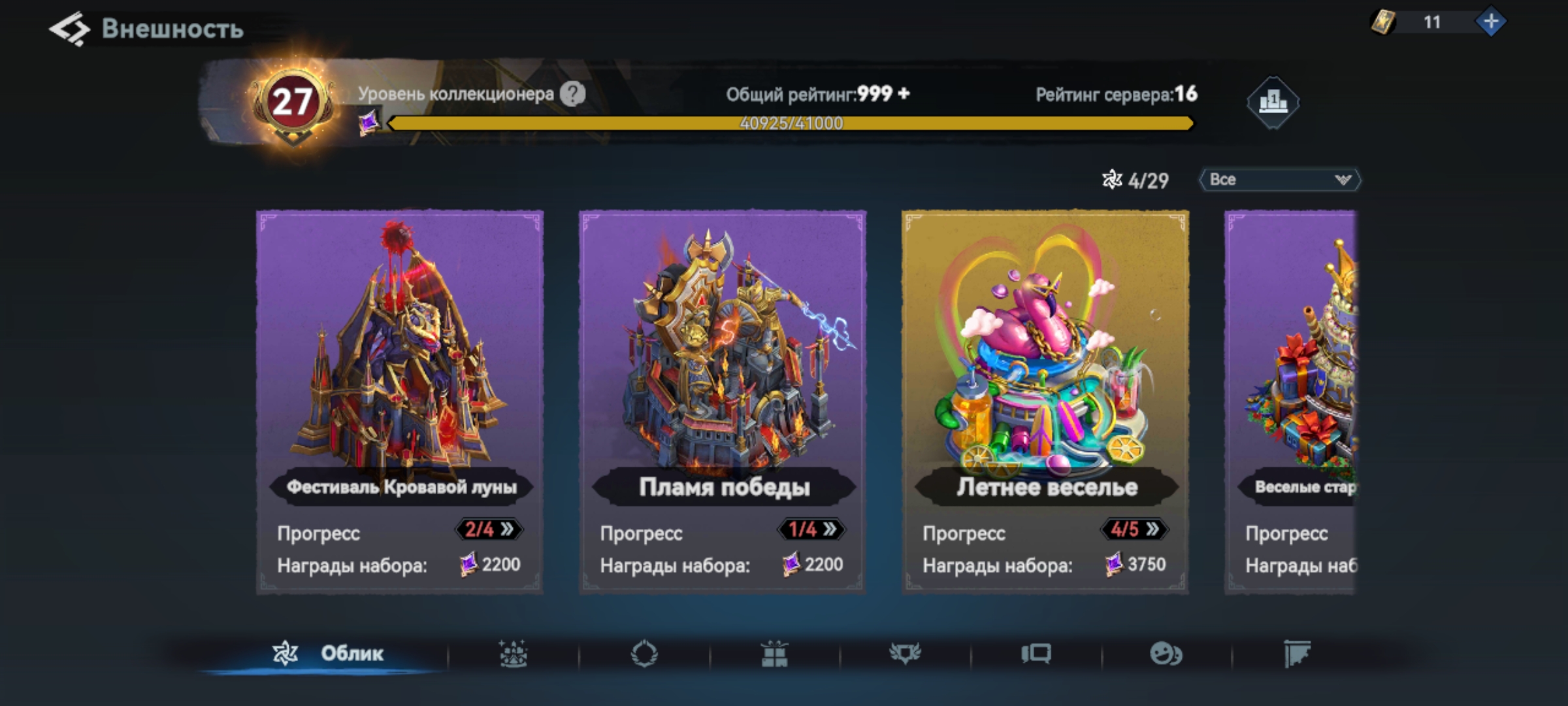Switch to the flag banner tab
The width and height of the screenshot is (1568, 706).
point(1297,654)
